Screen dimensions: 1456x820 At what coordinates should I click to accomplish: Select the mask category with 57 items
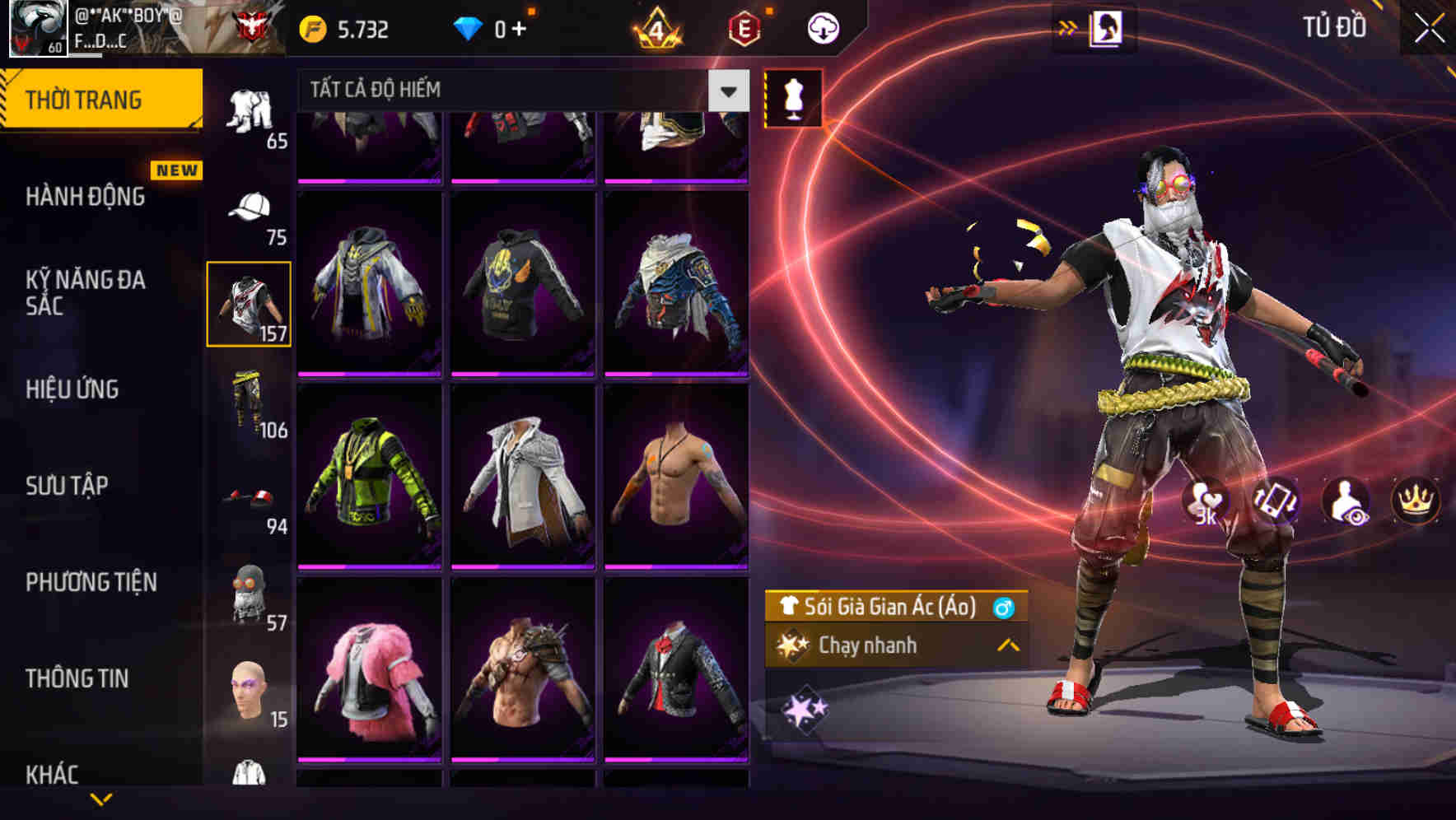248,591
